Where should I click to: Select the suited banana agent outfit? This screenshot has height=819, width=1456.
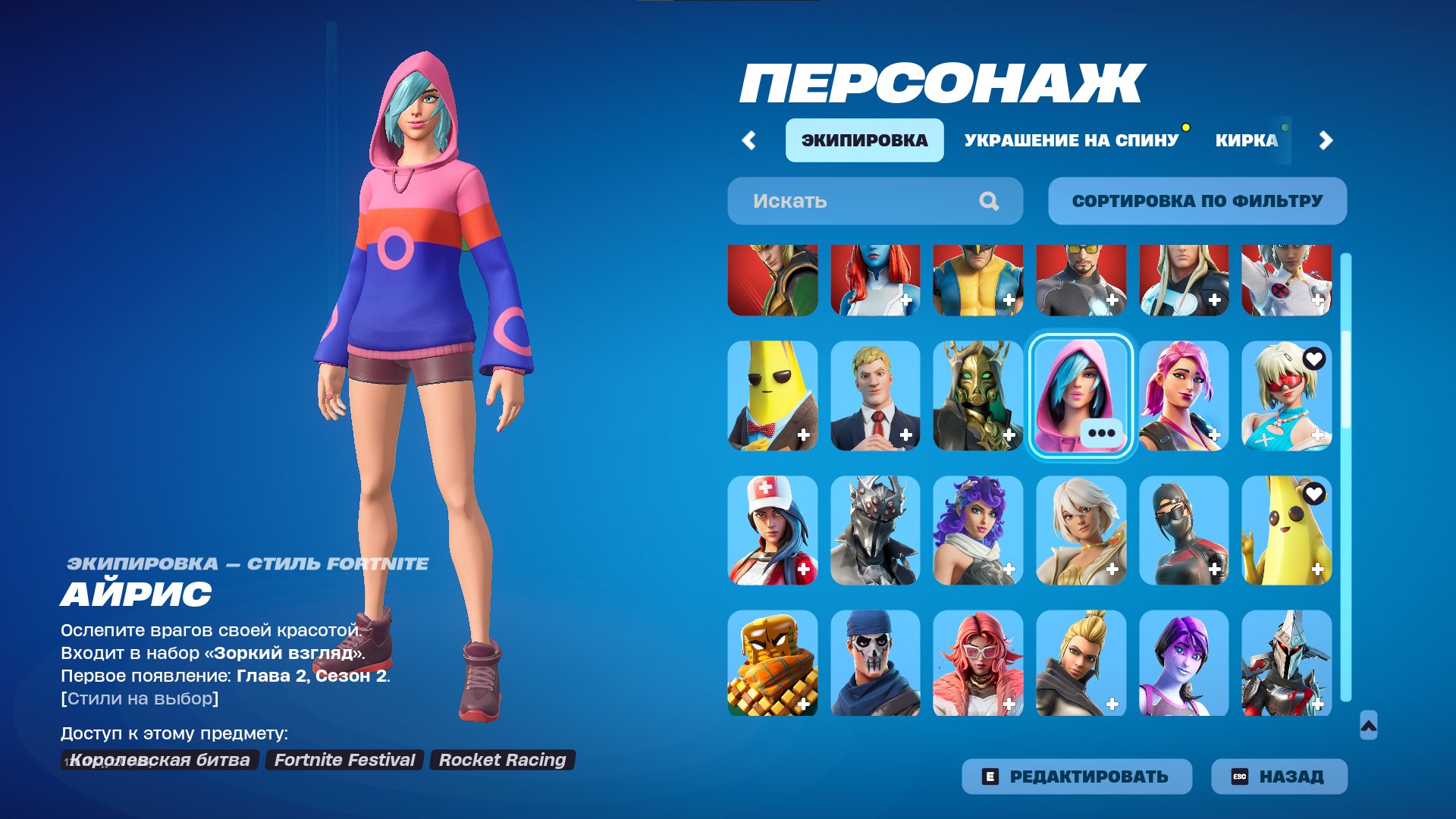pos(771,396)
